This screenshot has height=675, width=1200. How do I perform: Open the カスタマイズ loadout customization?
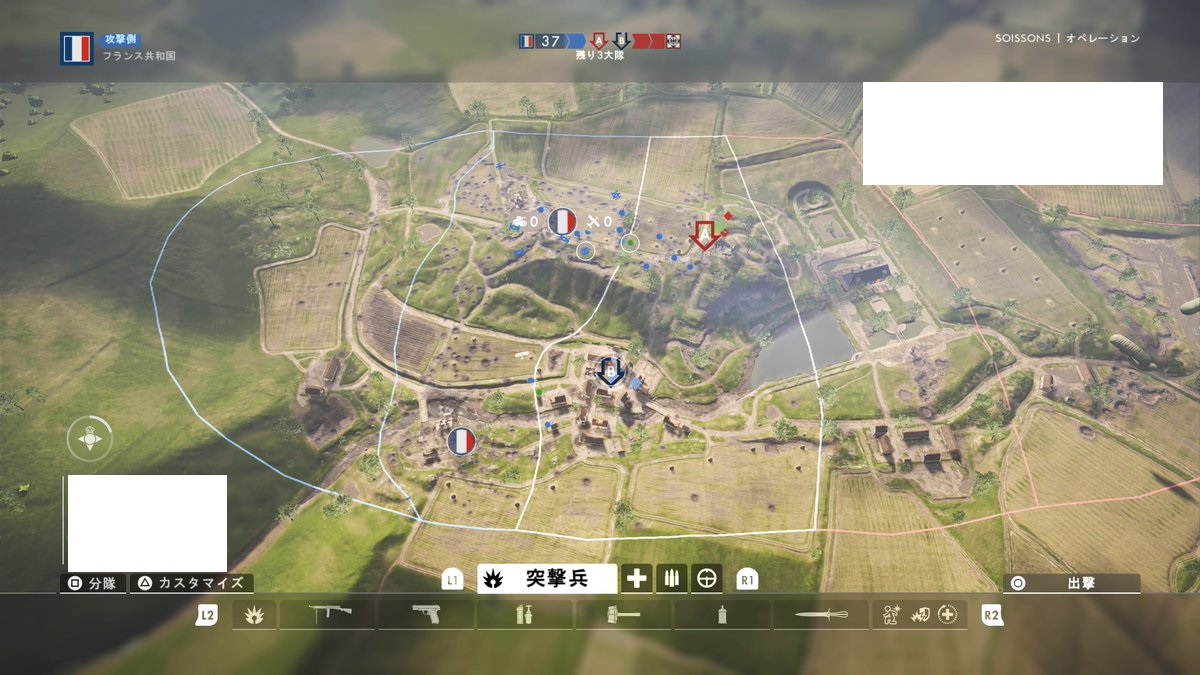tap(194, 583)
